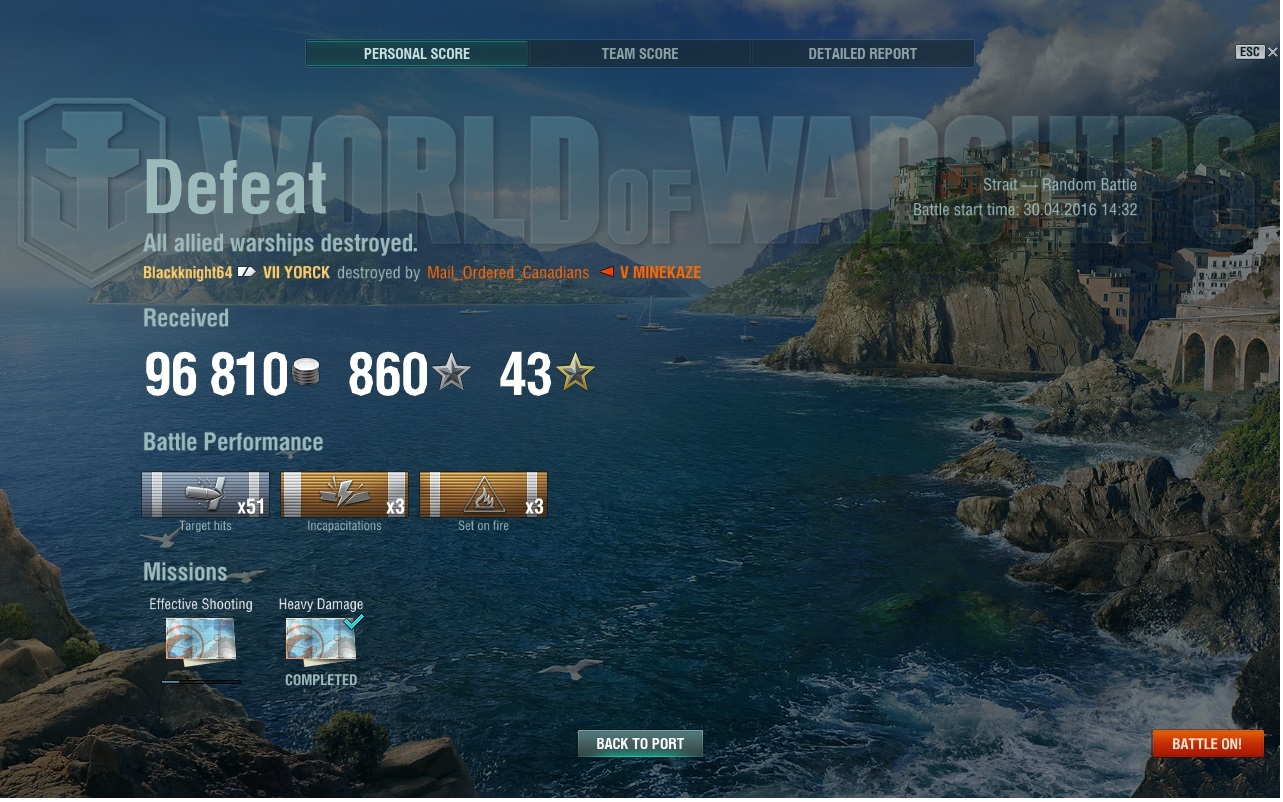The image size is (1283, 802).
Task: Open the Effective Shooting mission icon
Action: point(201,640)
